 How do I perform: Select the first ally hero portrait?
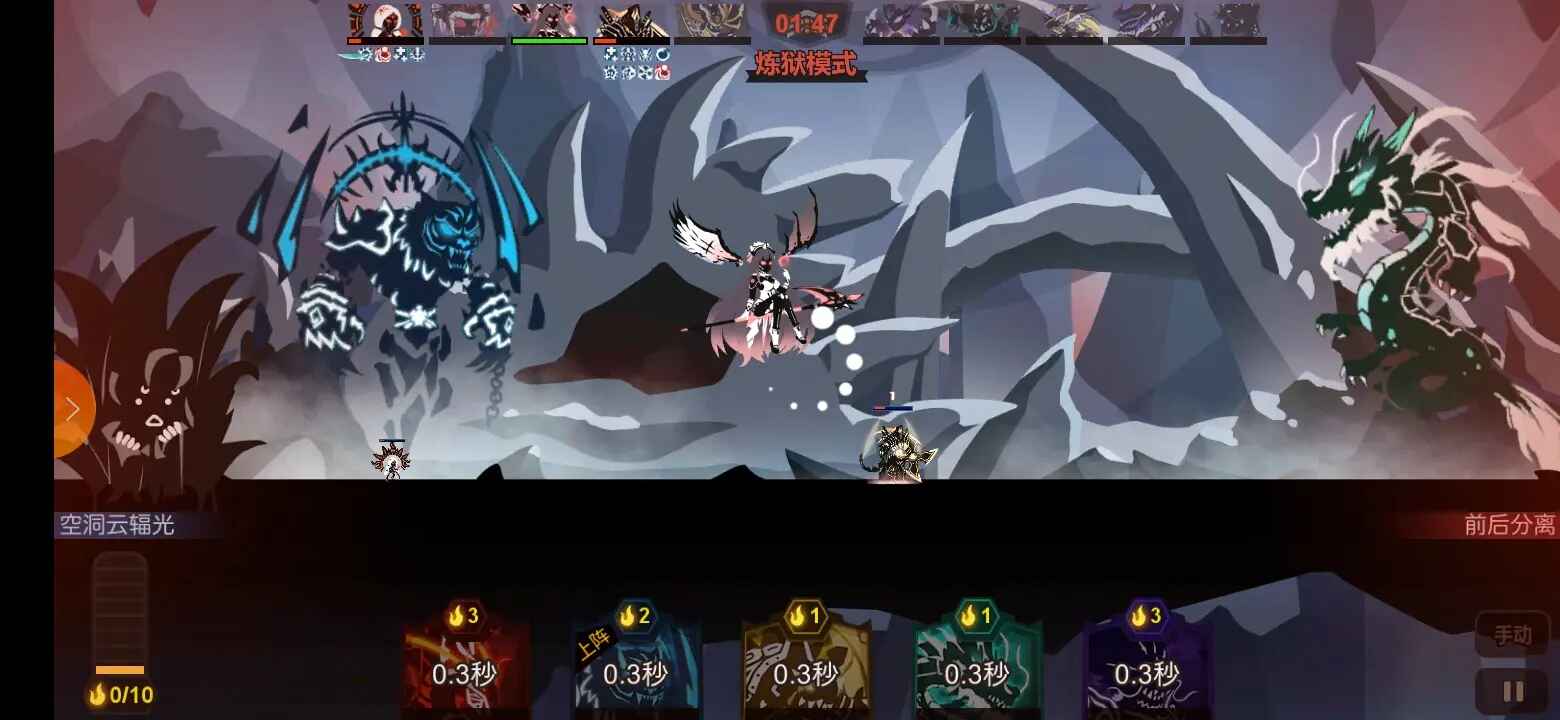(385, 20)
